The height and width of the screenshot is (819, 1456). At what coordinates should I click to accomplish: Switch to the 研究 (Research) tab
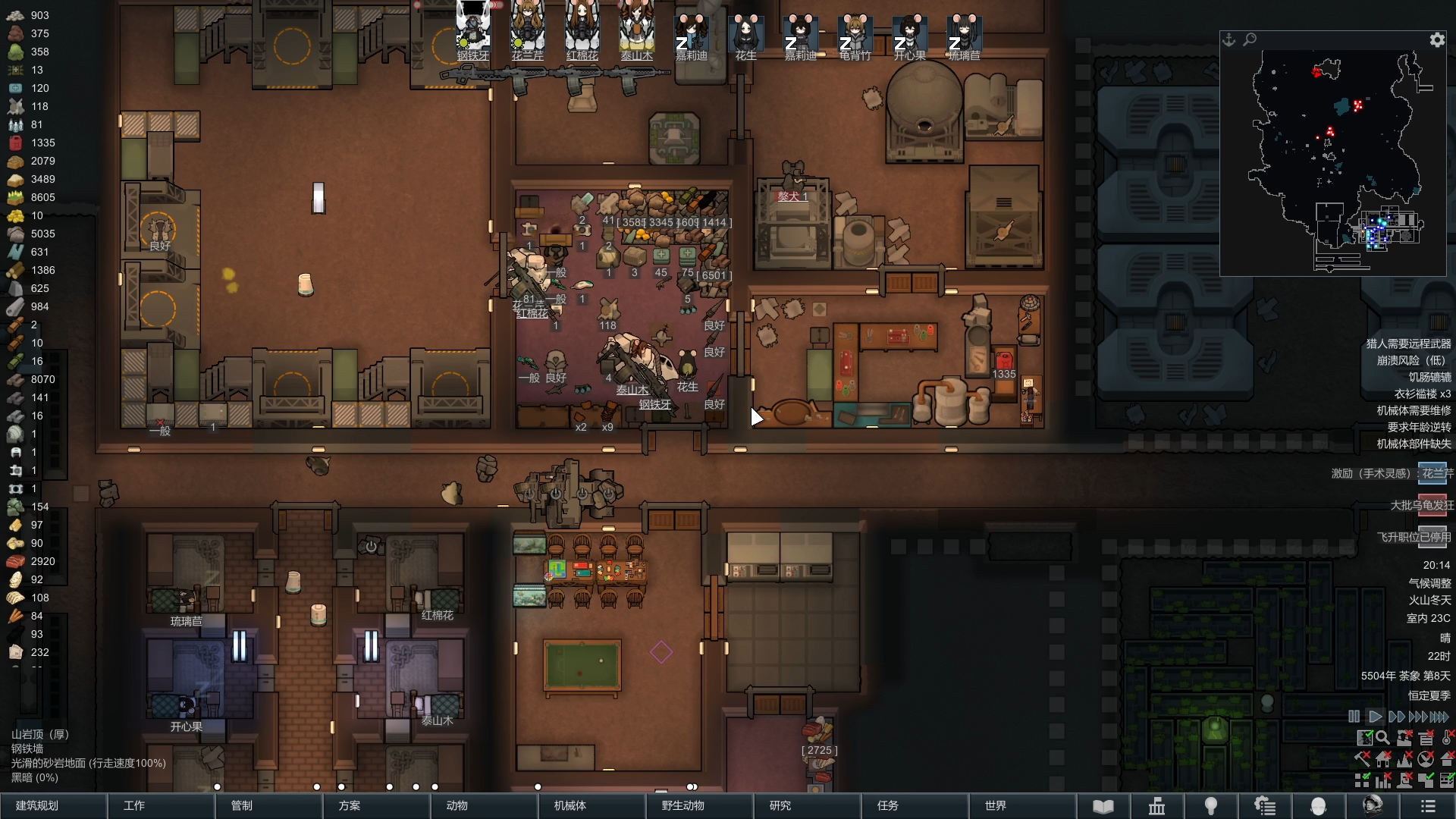tap(807, 805)
